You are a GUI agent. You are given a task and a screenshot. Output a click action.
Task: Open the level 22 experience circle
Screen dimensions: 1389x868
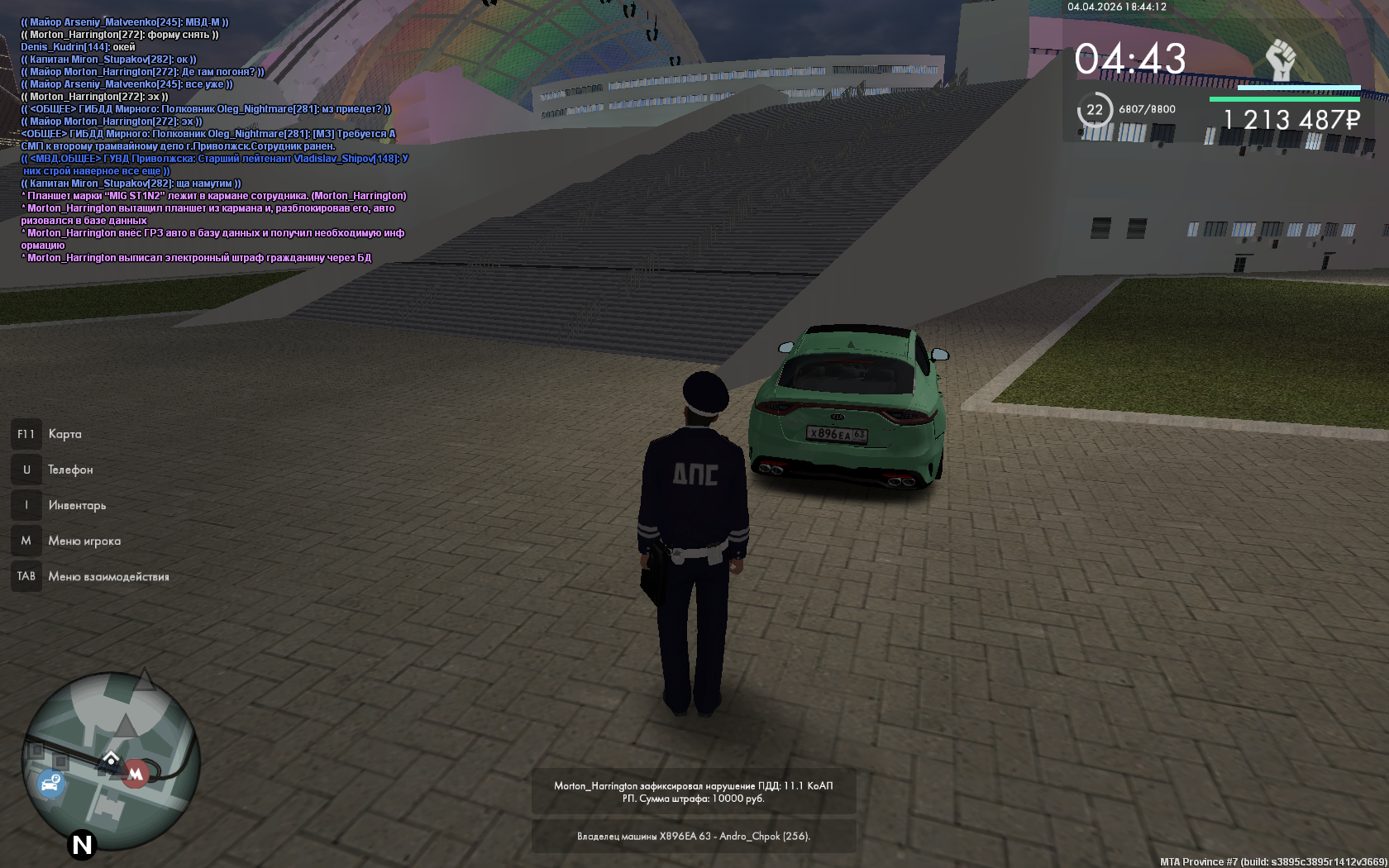pos(1095,110)
